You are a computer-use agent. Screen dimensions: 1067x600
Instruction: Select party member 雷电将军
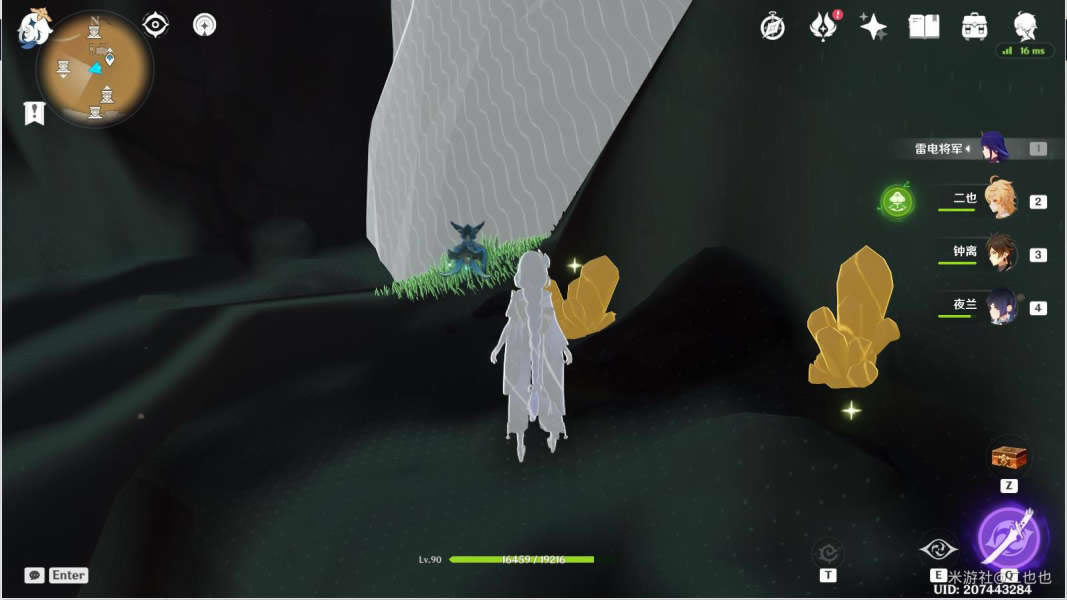(x=995, y=148)
